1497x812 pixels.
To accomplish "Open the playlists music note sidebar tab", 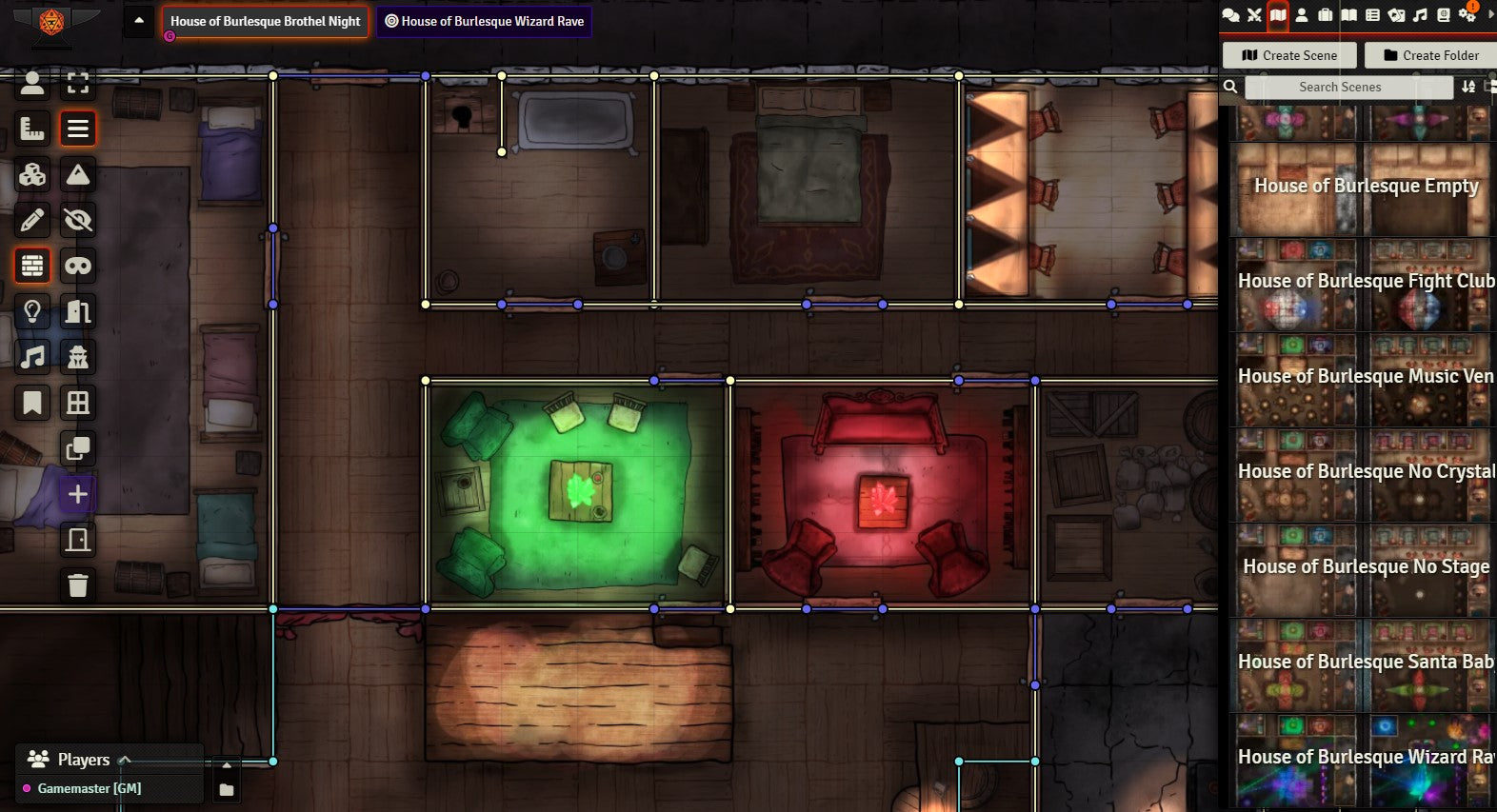I will click(x=1420, y=14).
